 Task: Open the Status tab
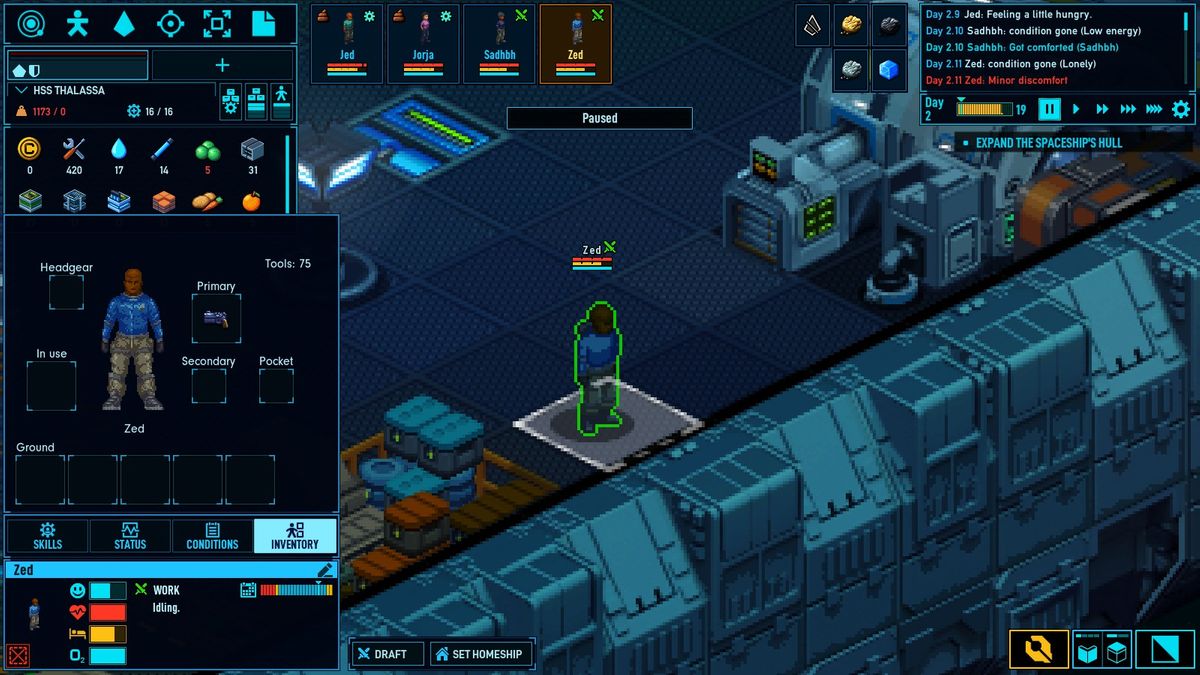[129, 536]
